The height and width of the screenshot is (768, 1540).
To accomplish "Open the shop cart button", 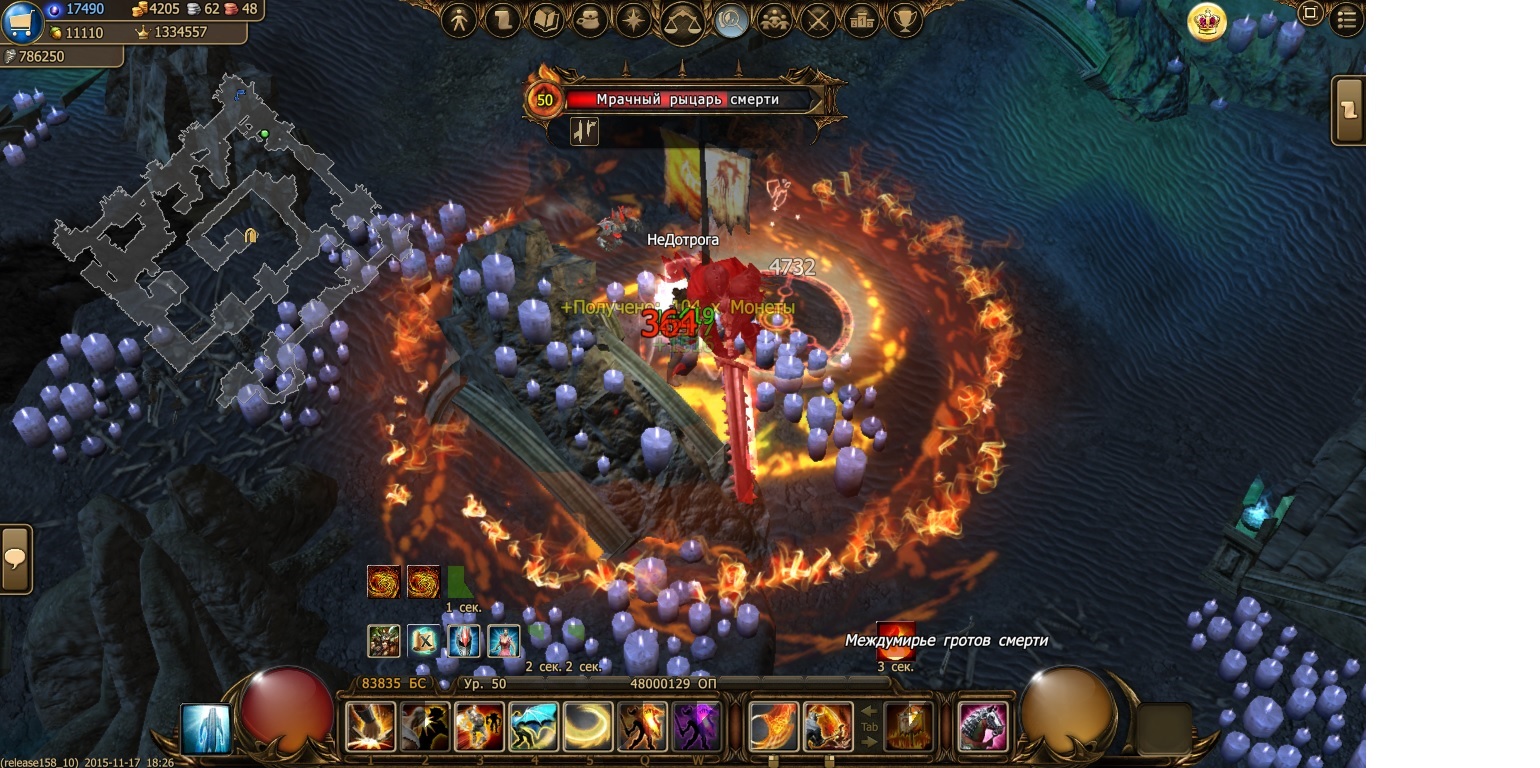I will (x=21, y=22).
